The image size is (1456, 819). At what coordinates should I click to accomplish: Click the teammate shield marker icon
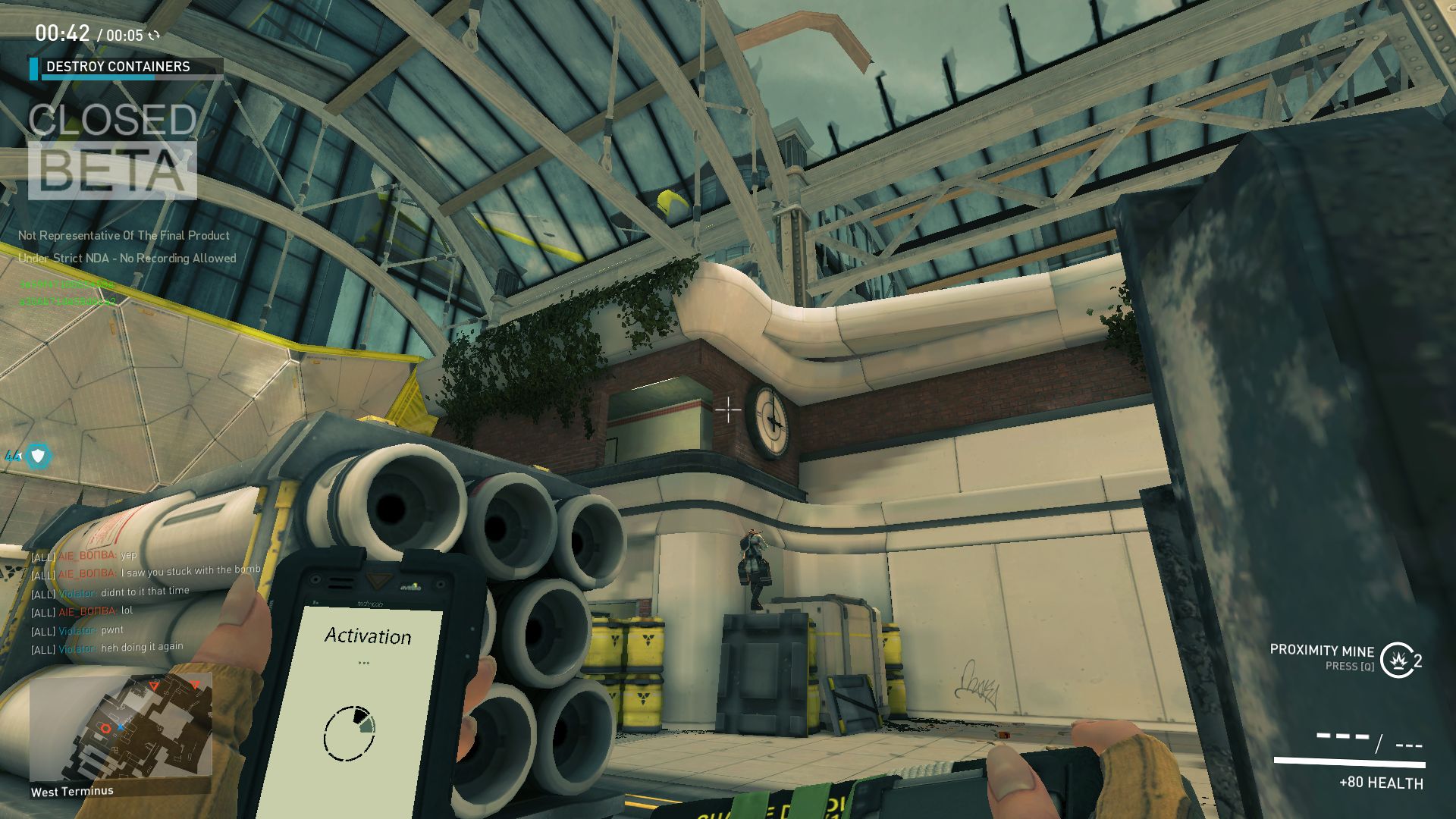click(x=37, y=456)
